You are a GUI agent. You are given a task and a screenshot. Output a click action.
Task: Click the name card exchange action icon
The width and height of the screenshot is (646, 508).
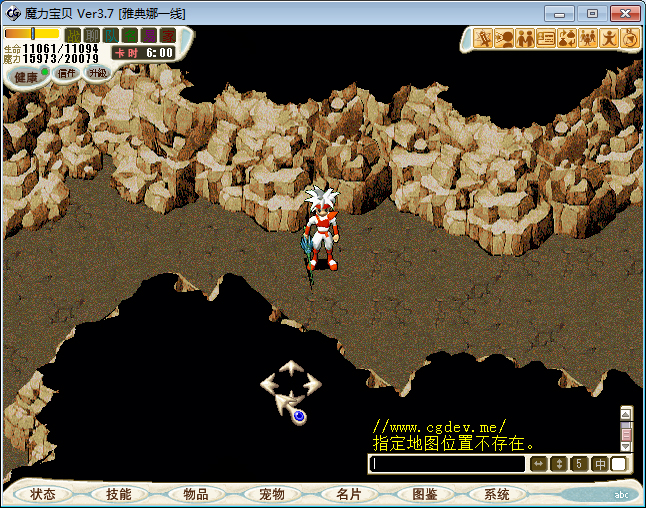(546, 39)
